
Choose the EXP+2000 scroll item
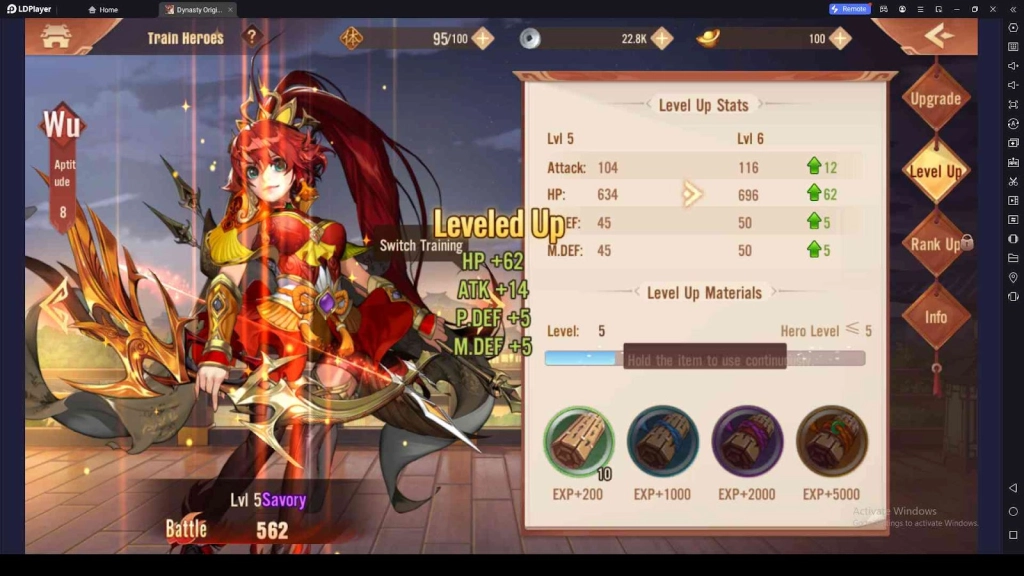(746, 442)
